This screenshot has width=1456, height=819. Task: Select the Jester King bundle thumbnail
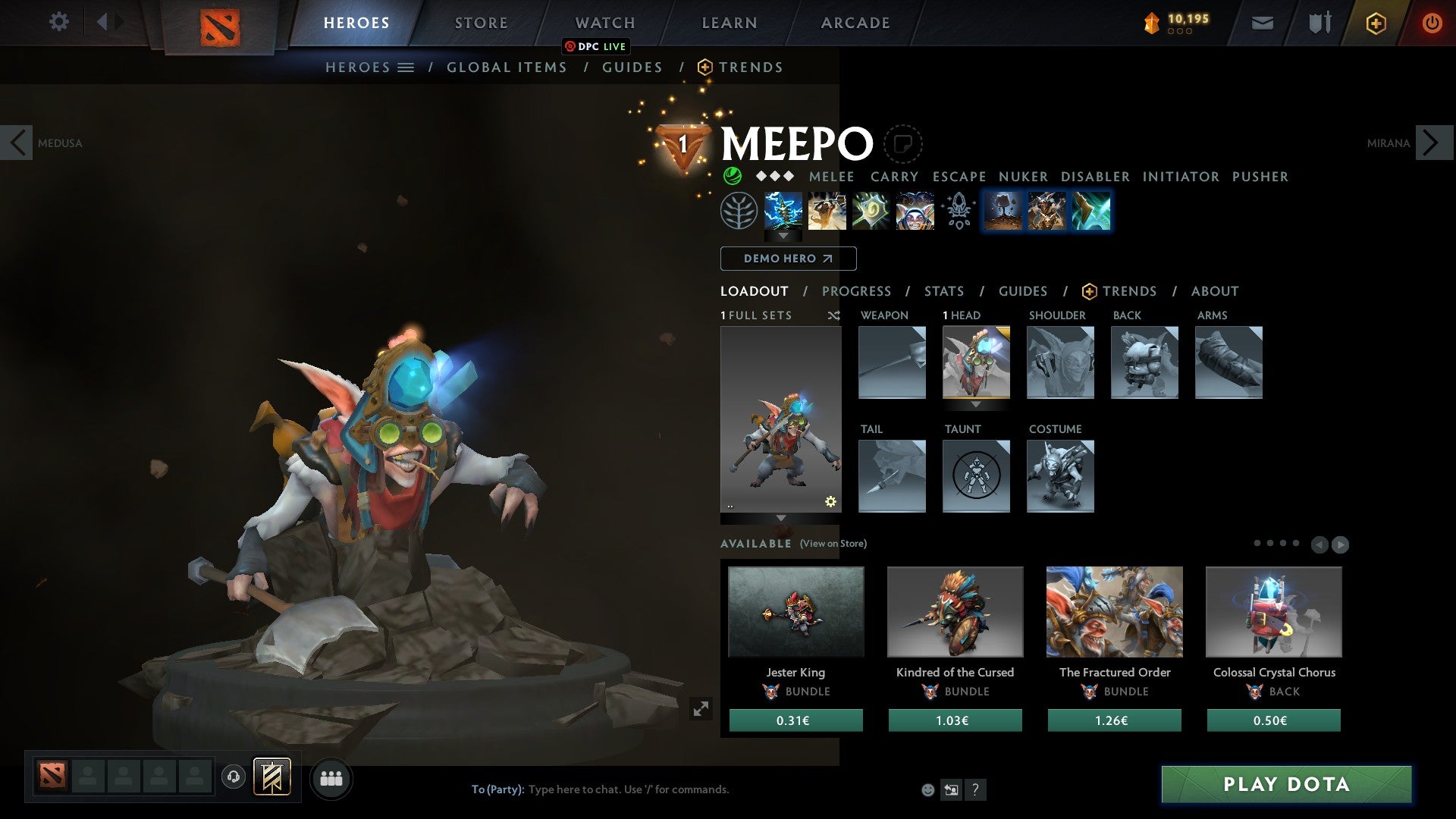point(795,611)
